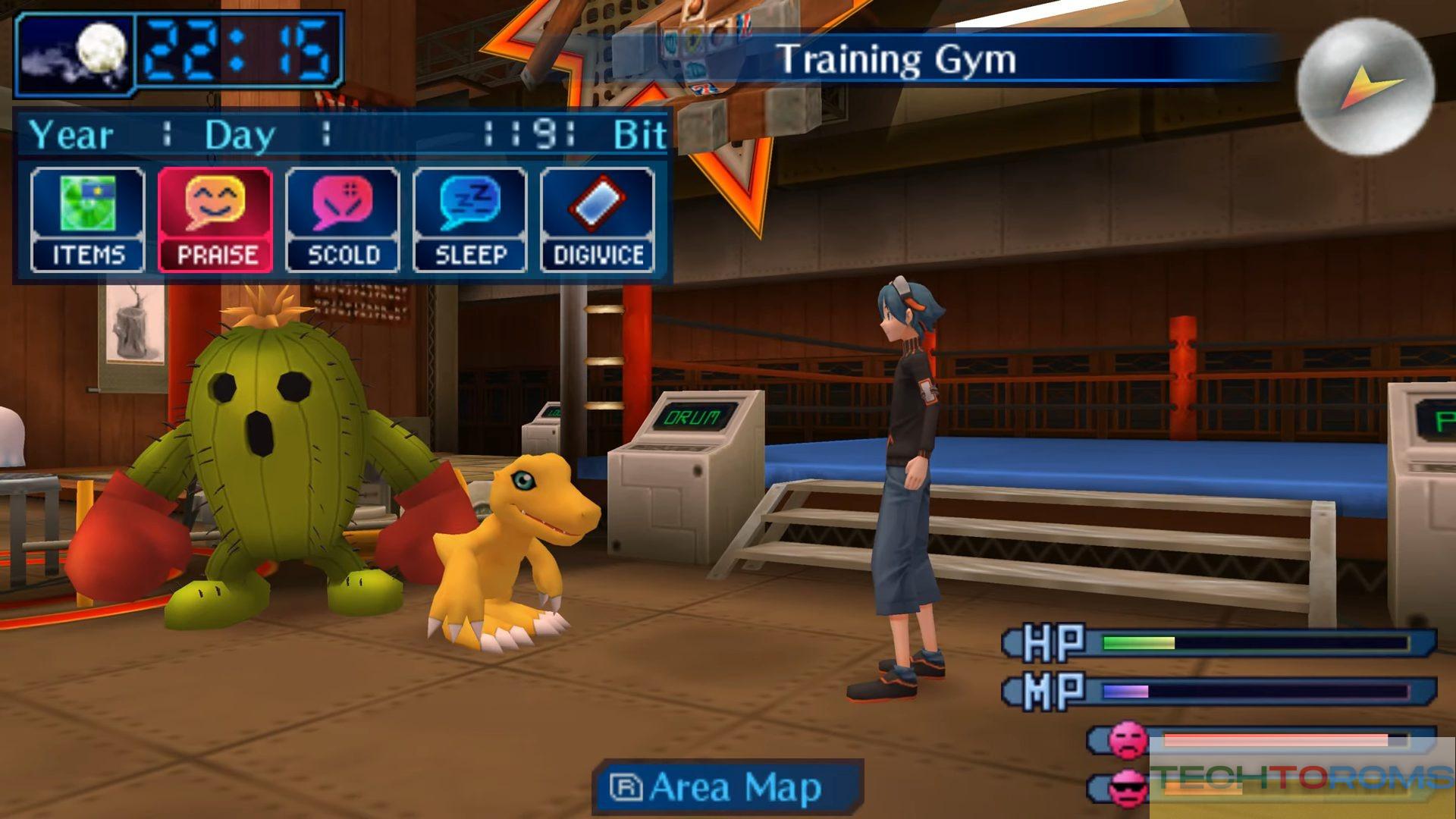Image resolution: width=1456 pixels, height=819 pixels.
Task: Open the Digivice menu
Action: pyautogui.click(x=598, y=220)
